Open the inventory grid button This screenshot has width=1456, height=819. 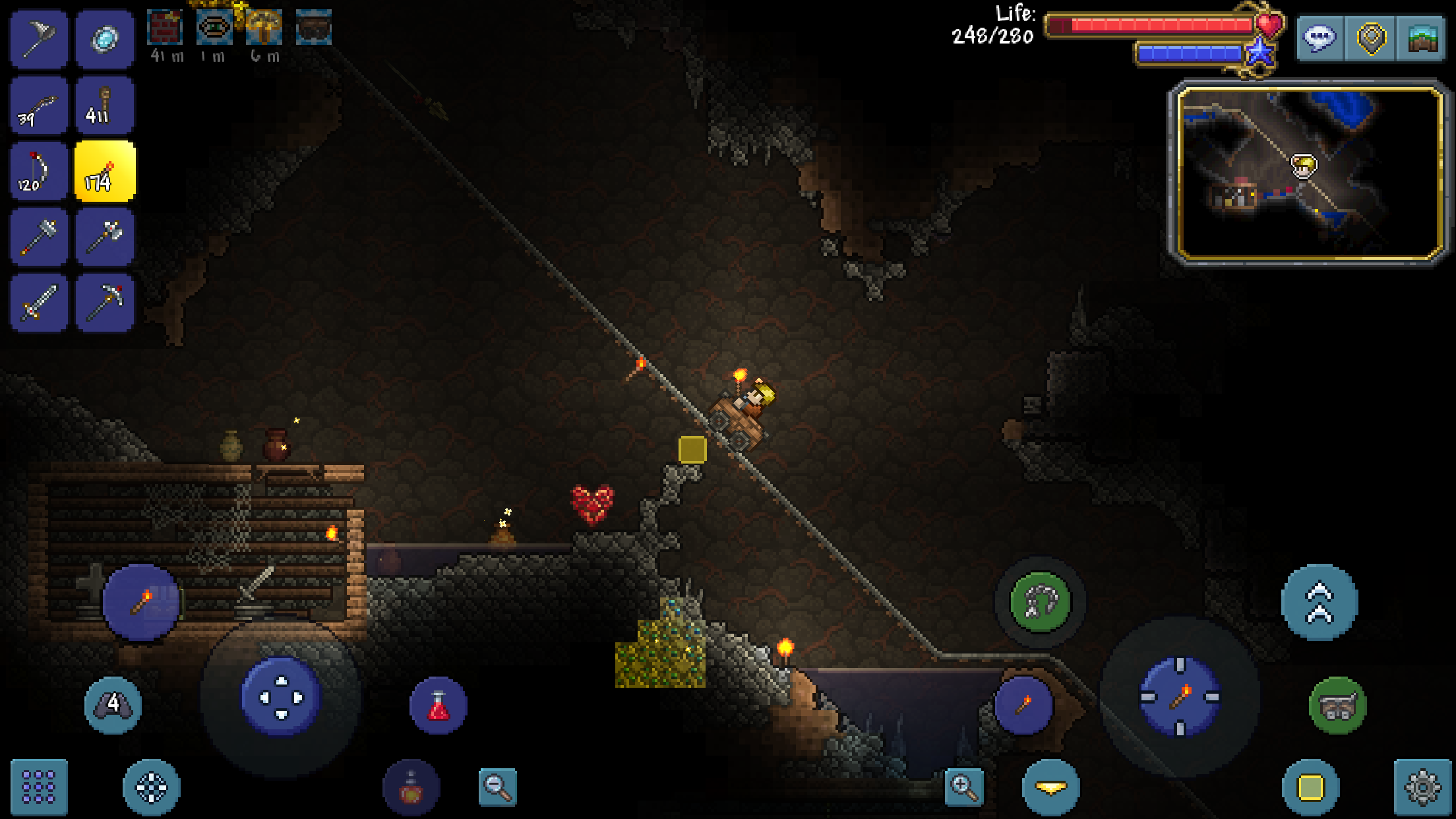pyautogui.click(x=38, y=788)
